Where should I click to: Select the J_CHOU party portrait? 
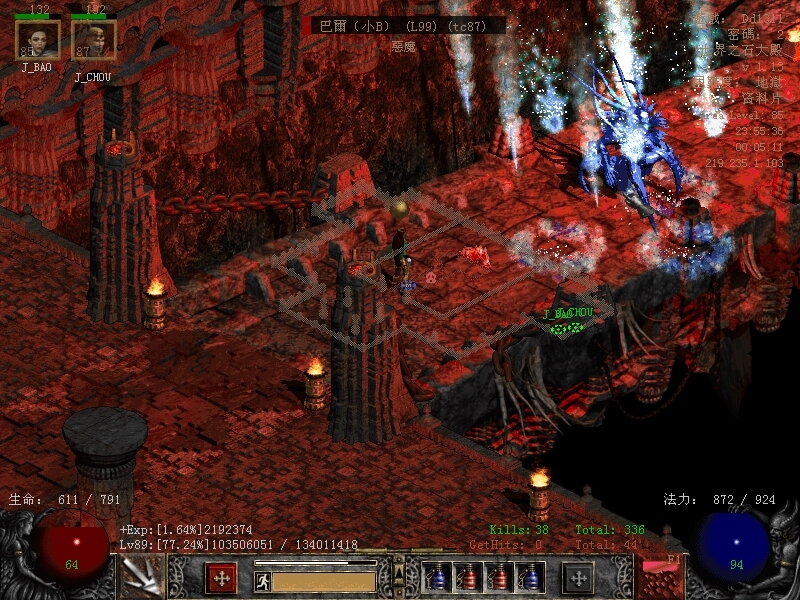pos(94,40)
